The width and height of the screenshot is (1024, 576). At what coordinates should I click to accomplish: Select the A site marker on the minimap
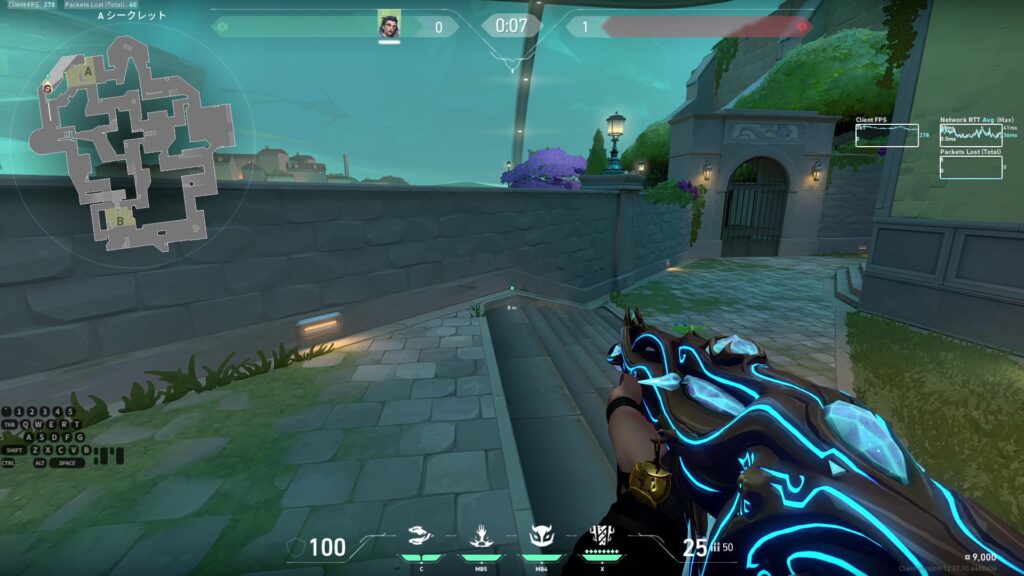(x=87, y=71)
